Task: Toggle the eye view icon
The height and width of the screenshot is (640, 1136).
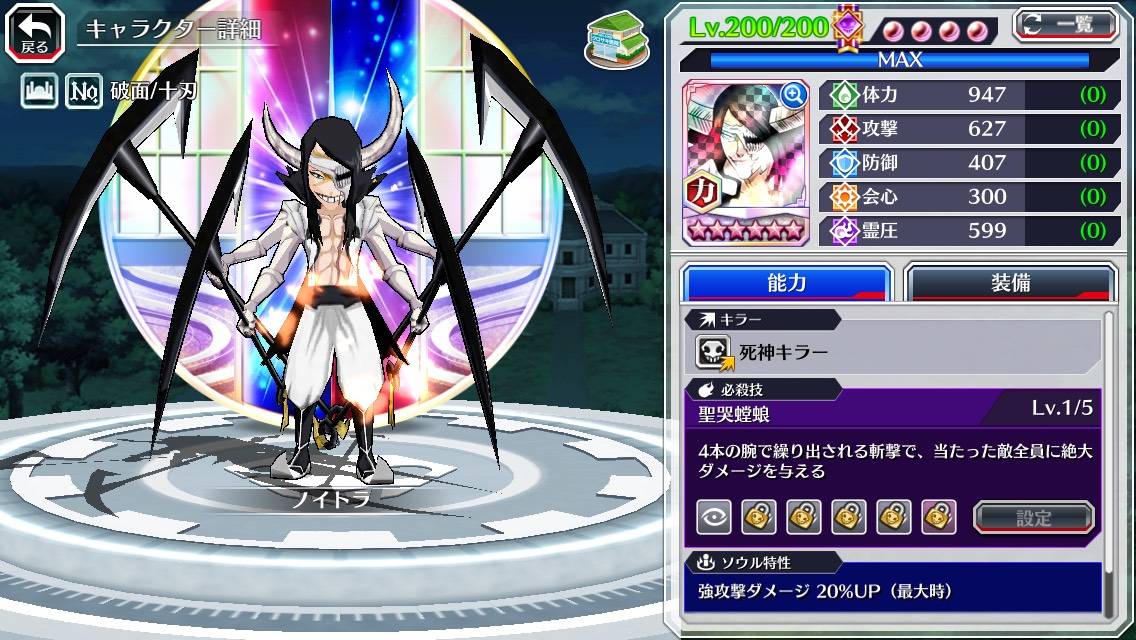Action: (713, 517)
